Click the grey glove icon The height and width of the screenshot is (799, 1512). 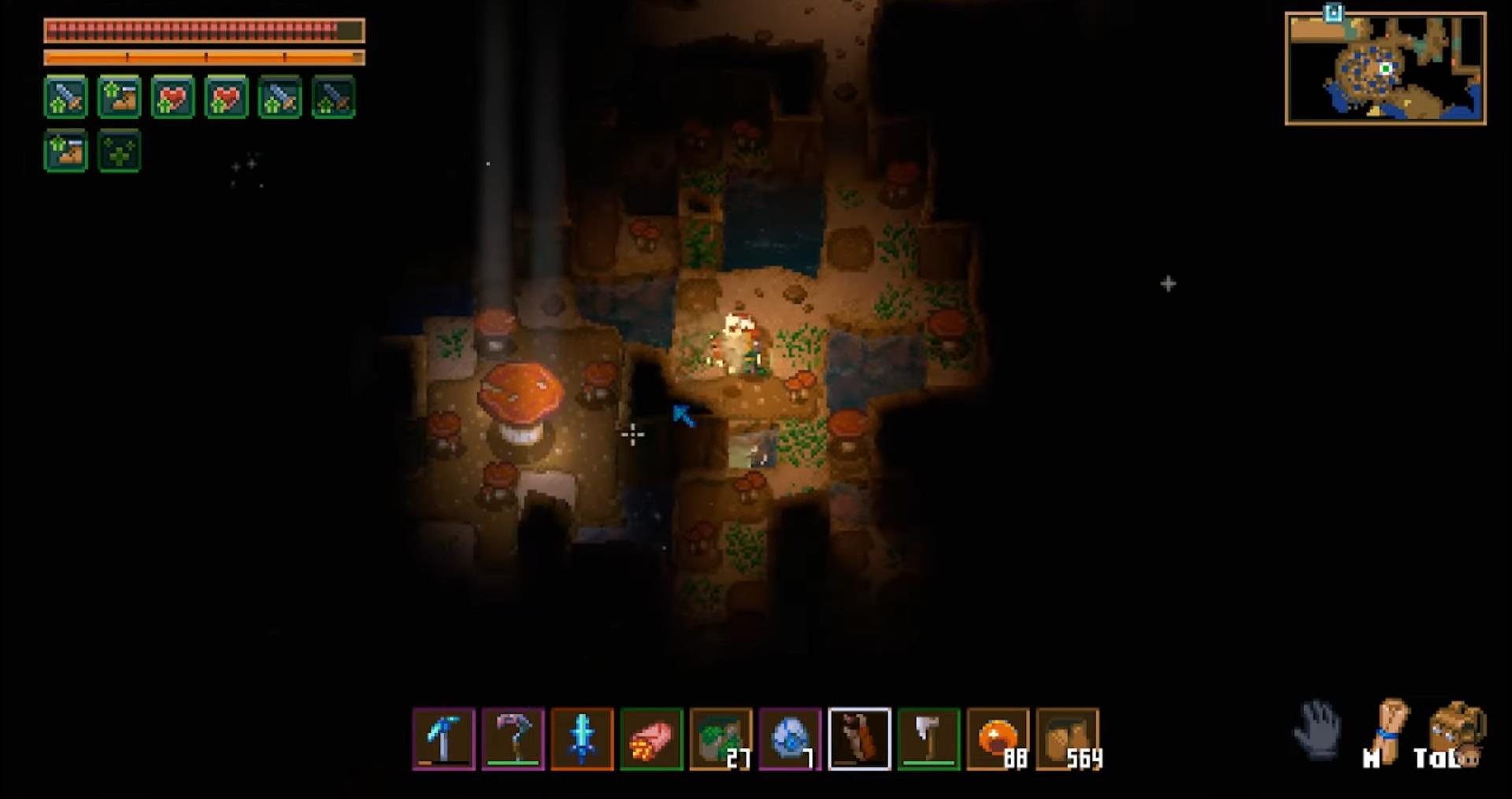click(x=1317, y=729)
